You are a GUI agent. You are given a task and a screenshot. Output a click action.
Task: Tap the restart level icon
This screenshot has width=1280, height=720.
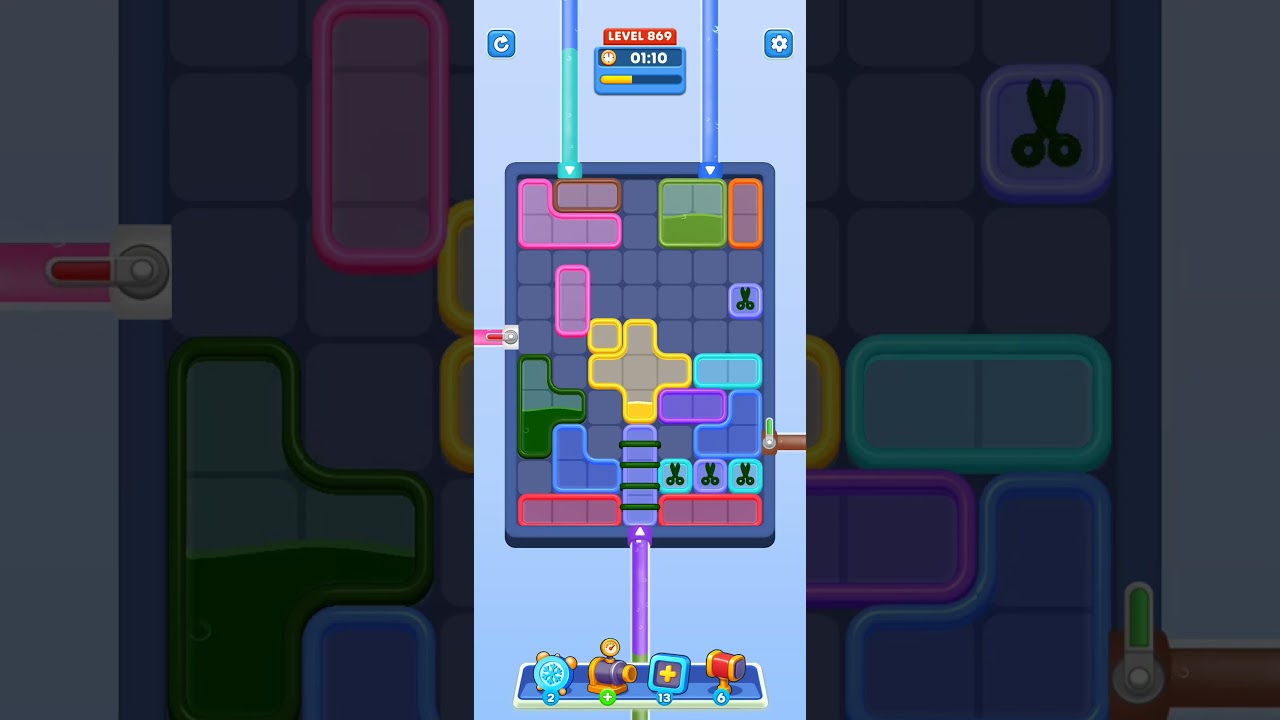[501, 44]
